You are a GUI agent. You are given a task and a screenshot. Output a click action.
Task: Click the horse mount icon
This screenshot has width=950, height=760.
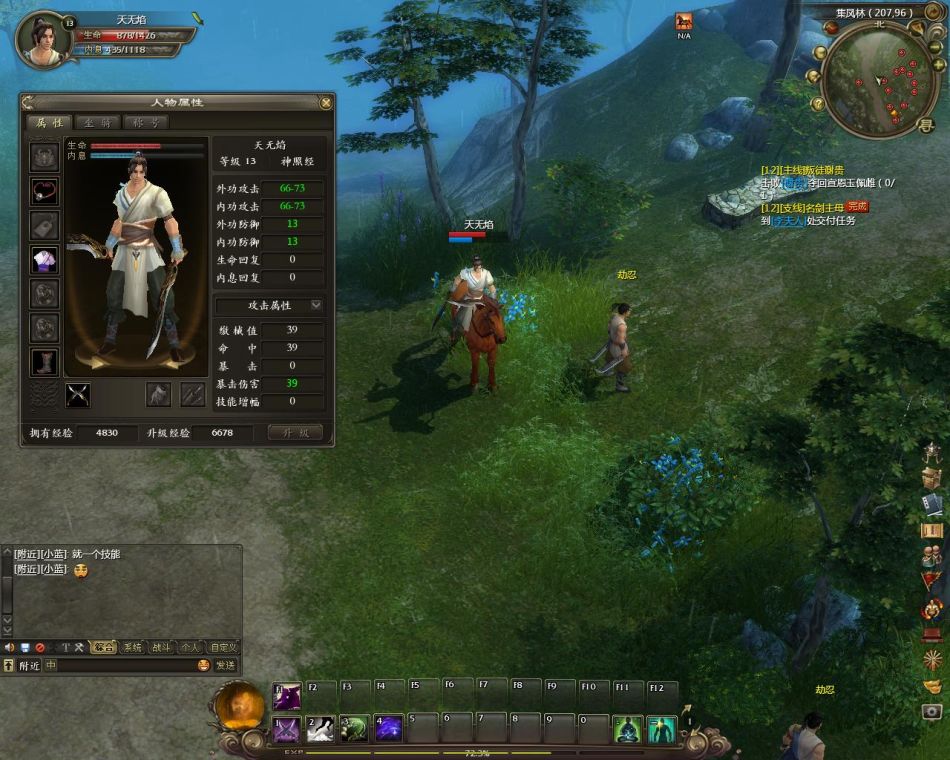[684, 21]
